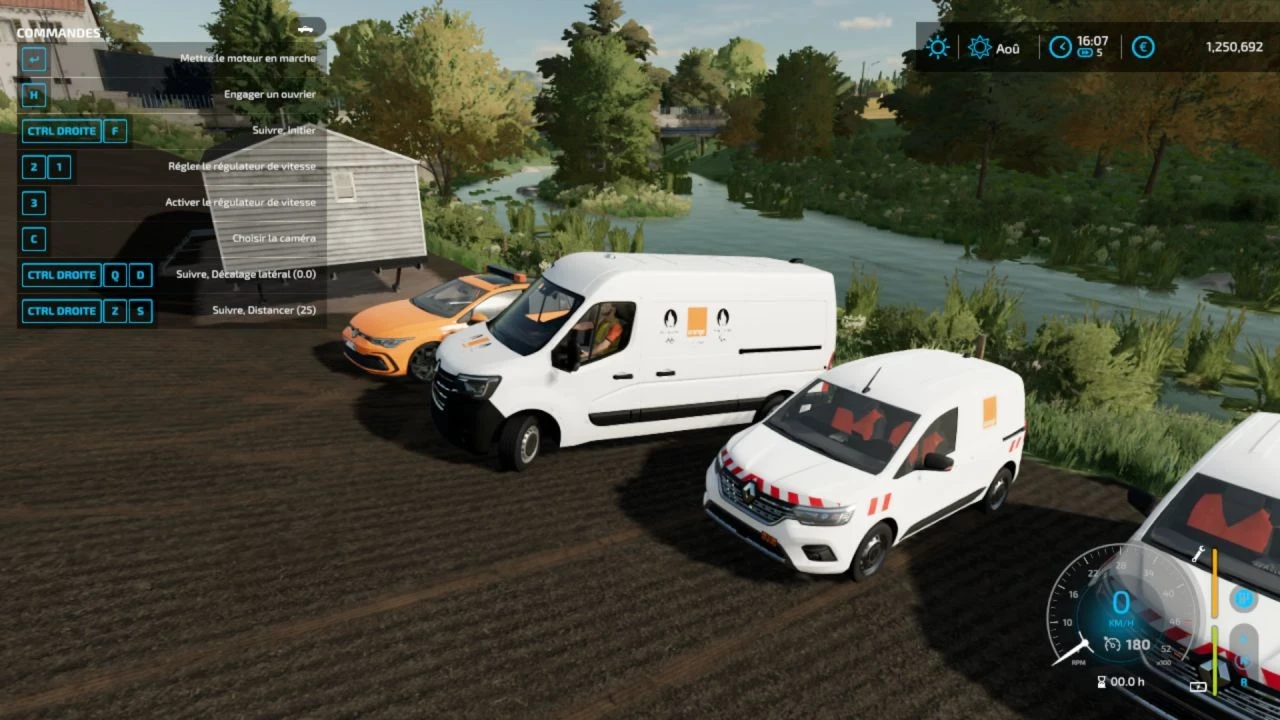Viewport: 1280px width, 720px height.
Task: Click the euro currency icon
Action: 1144,46
